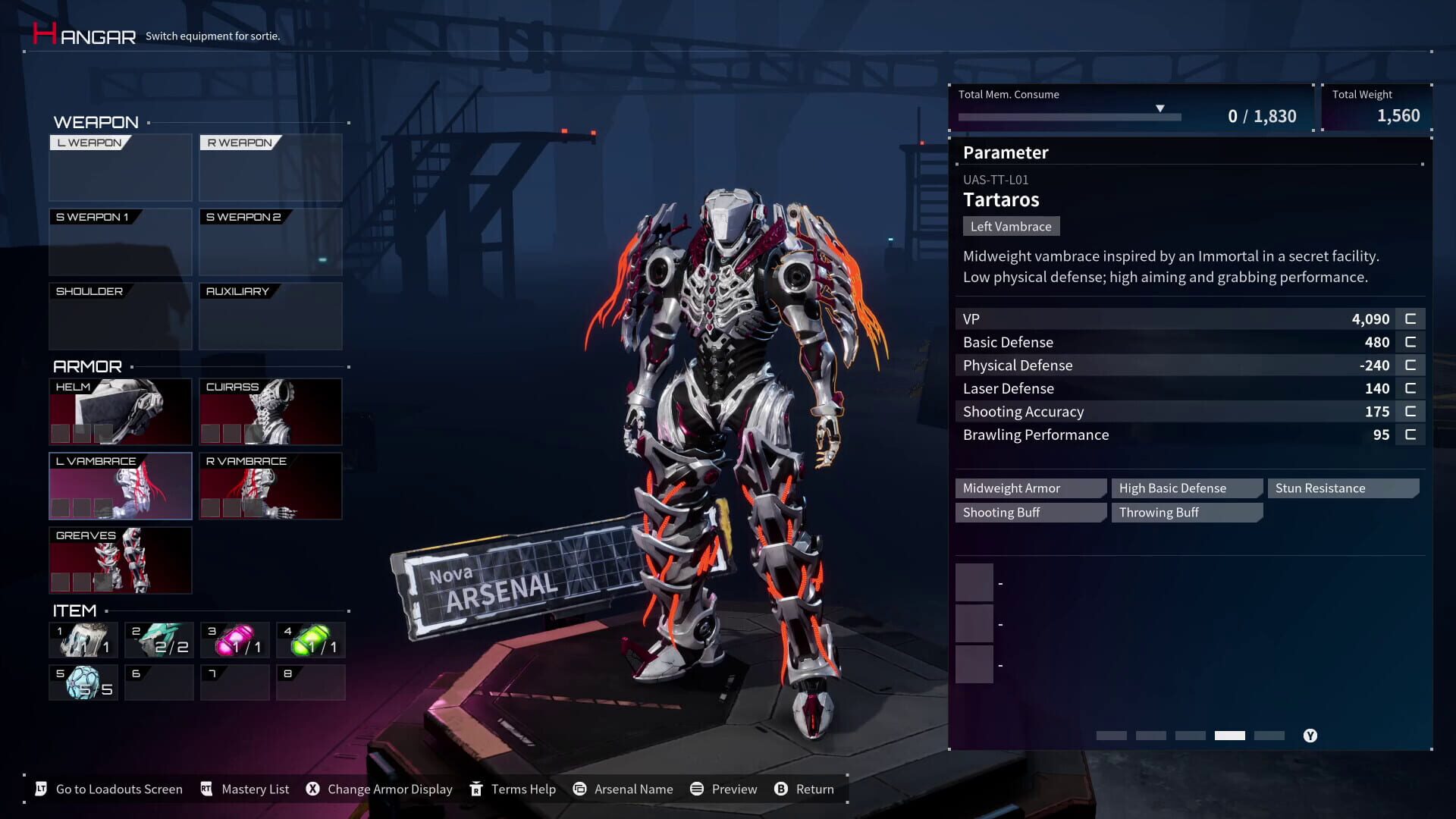Click the Total Mem. Consume progress bar

click(x=1069, y=118)
